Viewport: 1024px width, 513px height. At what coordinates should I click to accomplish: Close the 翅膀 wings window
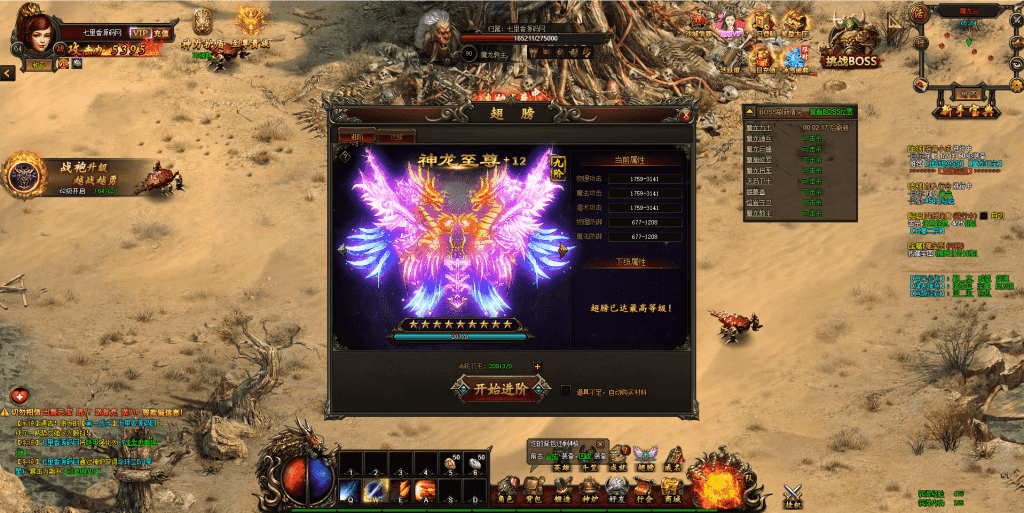684,114
